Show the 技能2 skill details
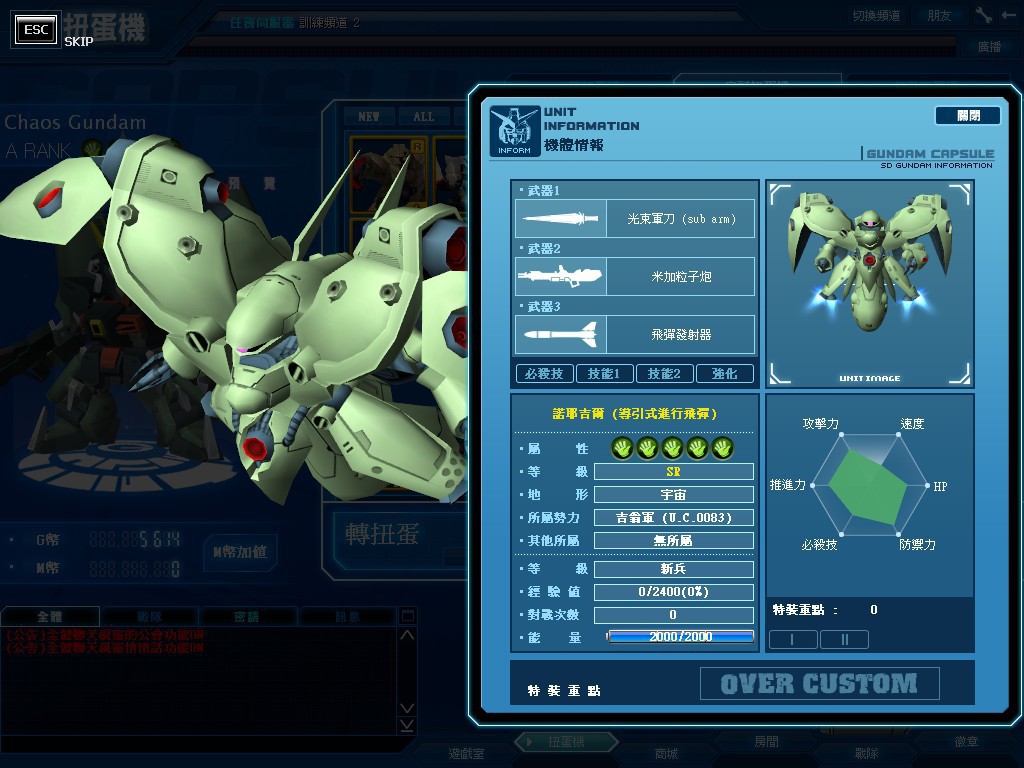This screenshot has height=768, width=1024. 664,374
